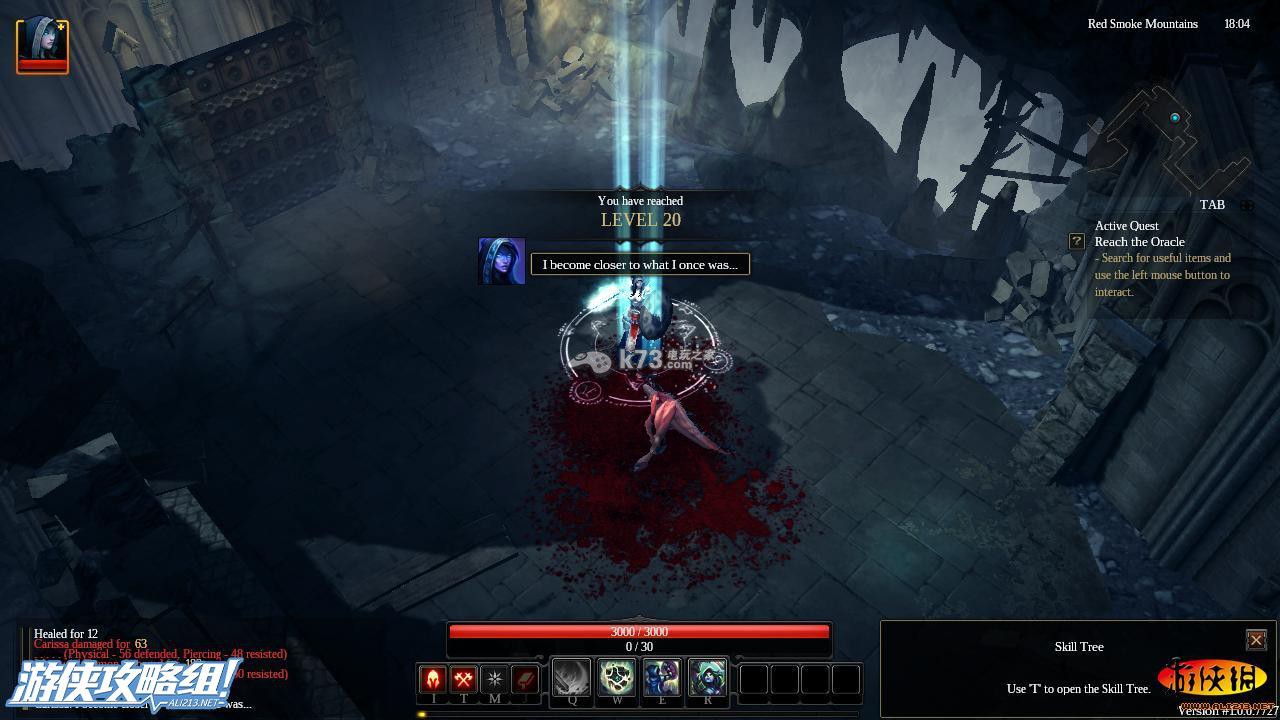Open the journal book icon
The width and height of the screenshot is (1280, 720).
point(524,680)
